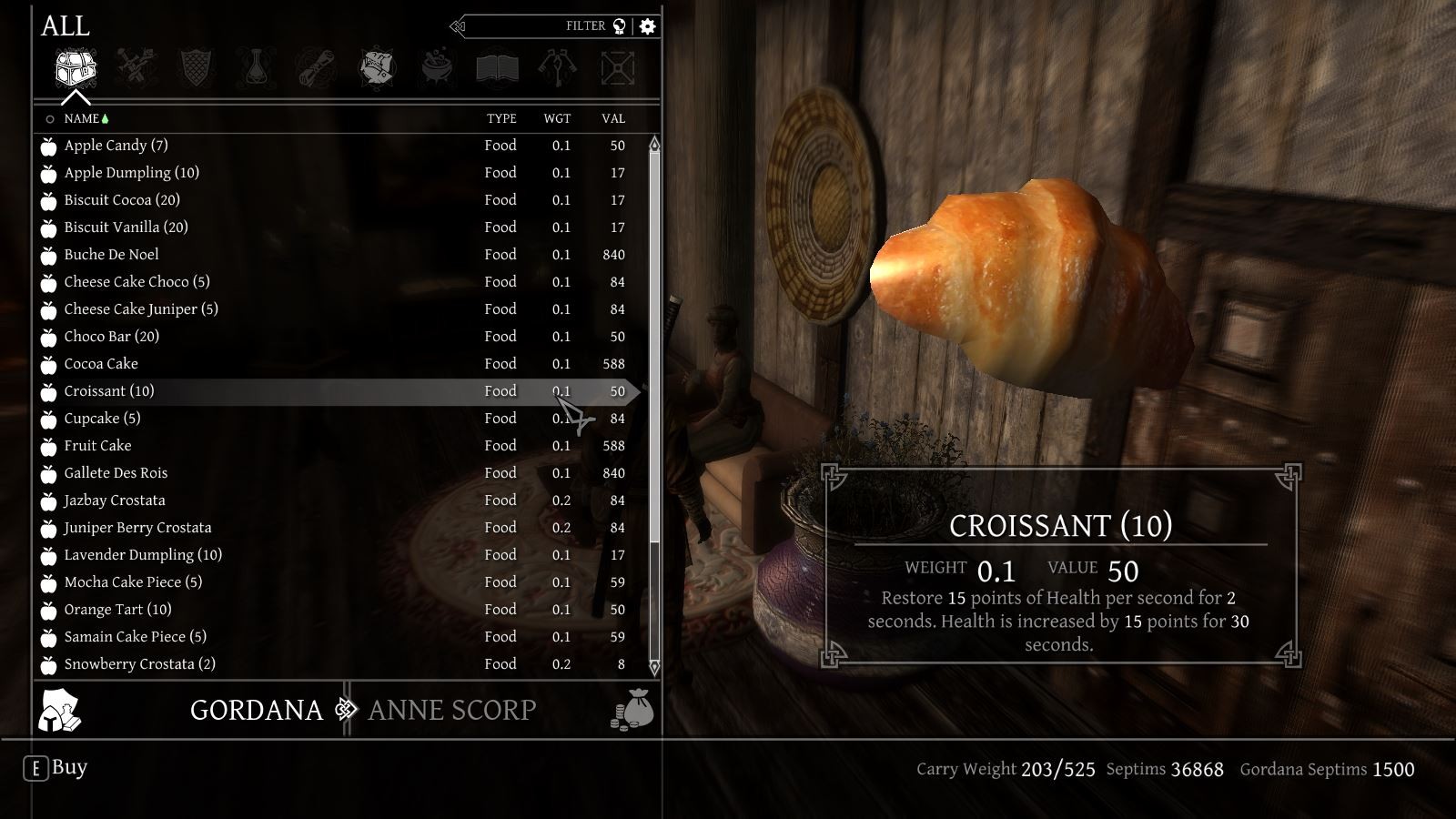Click the filter search field

click(x=537, y=26)
